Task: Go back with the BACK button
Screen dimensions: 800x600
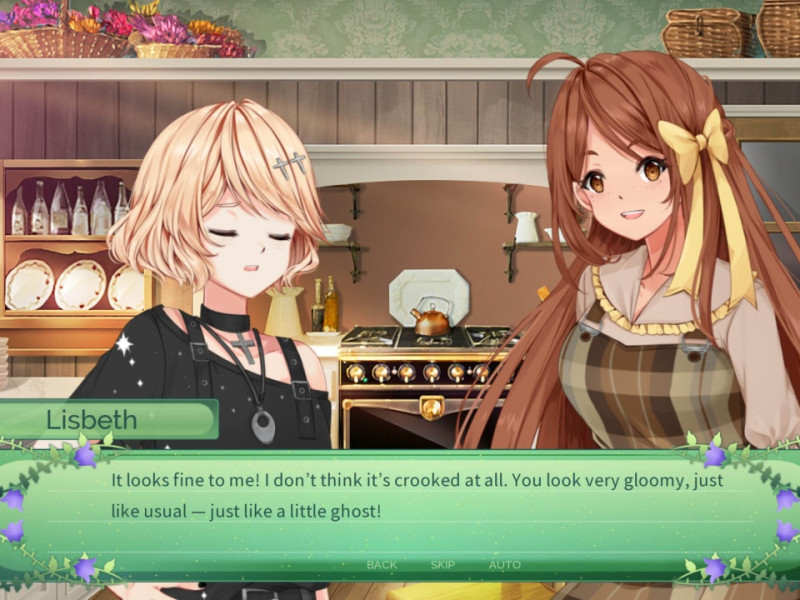Action: pyautogui.click(x=382, y=565)
